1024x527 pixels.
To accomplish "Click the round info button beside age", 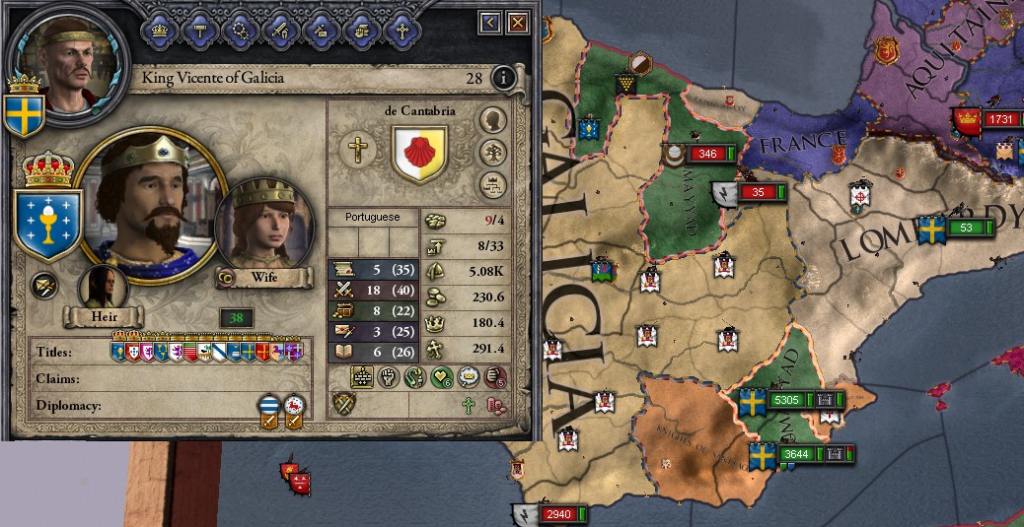I will 505,77.
